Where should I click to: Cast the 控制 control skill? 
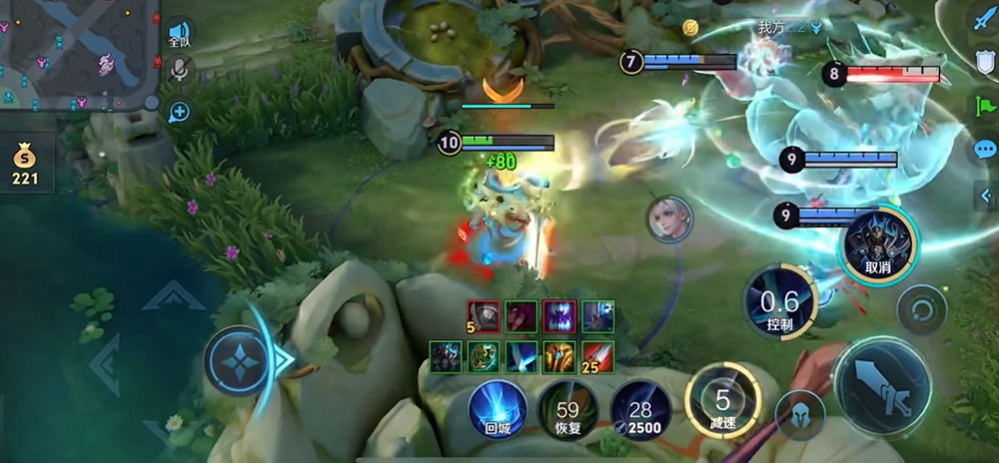779,302
